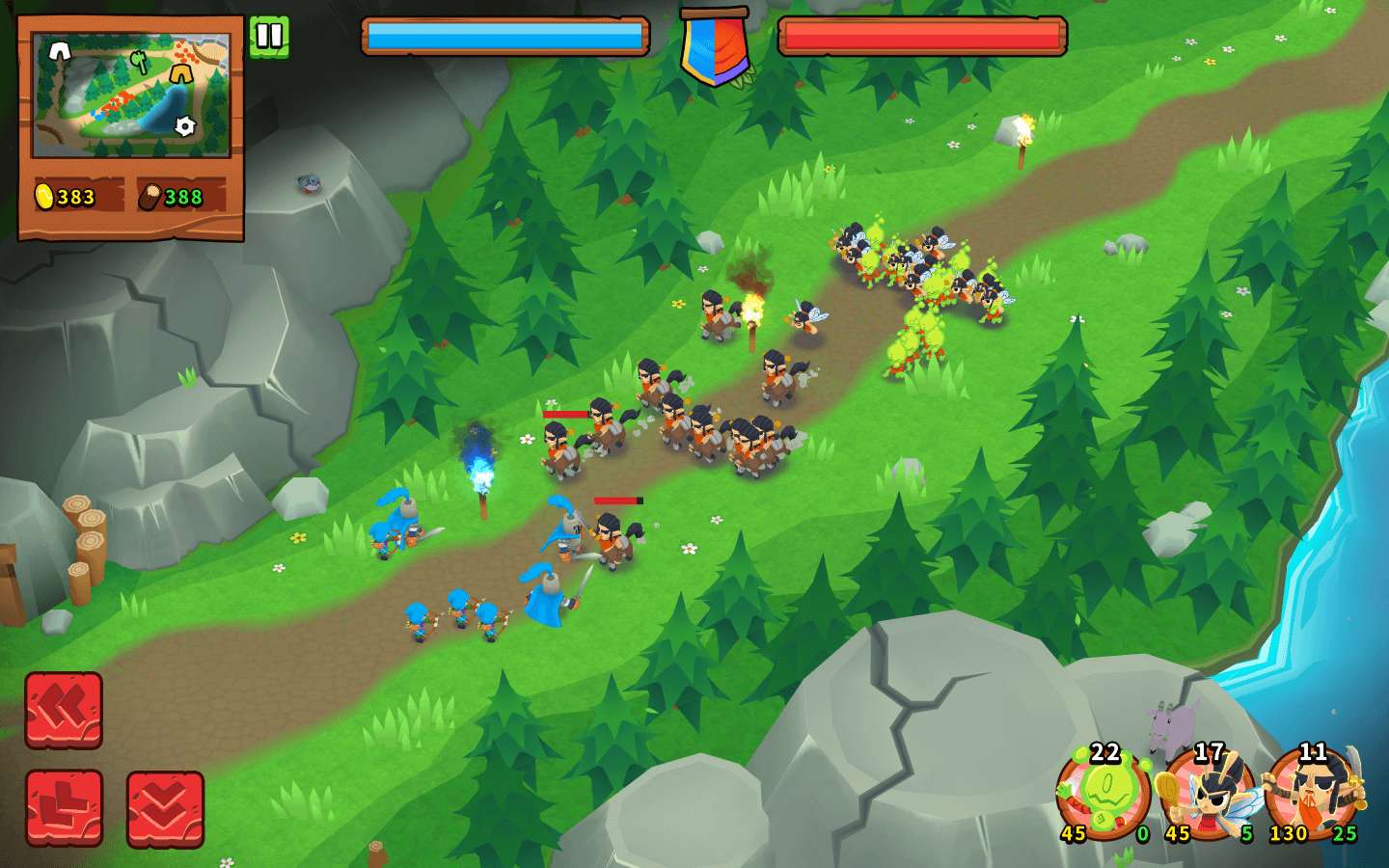This screenshot has width=1389, height=868.
Task: Select the white hut marker on the minimap
Action: [x=60, y=50]
